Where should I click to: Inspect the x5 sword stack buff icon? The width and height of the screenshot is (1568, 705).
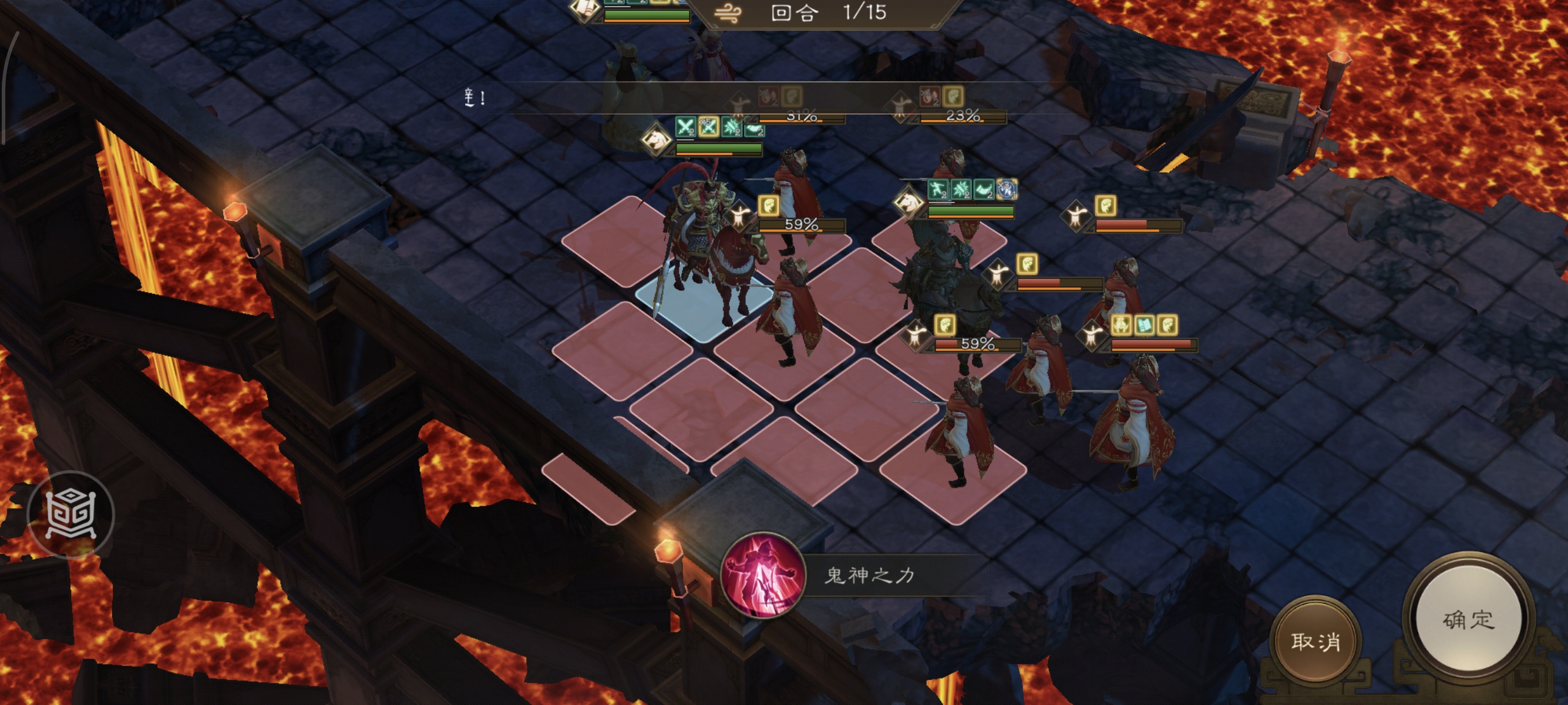click(709, 128)
